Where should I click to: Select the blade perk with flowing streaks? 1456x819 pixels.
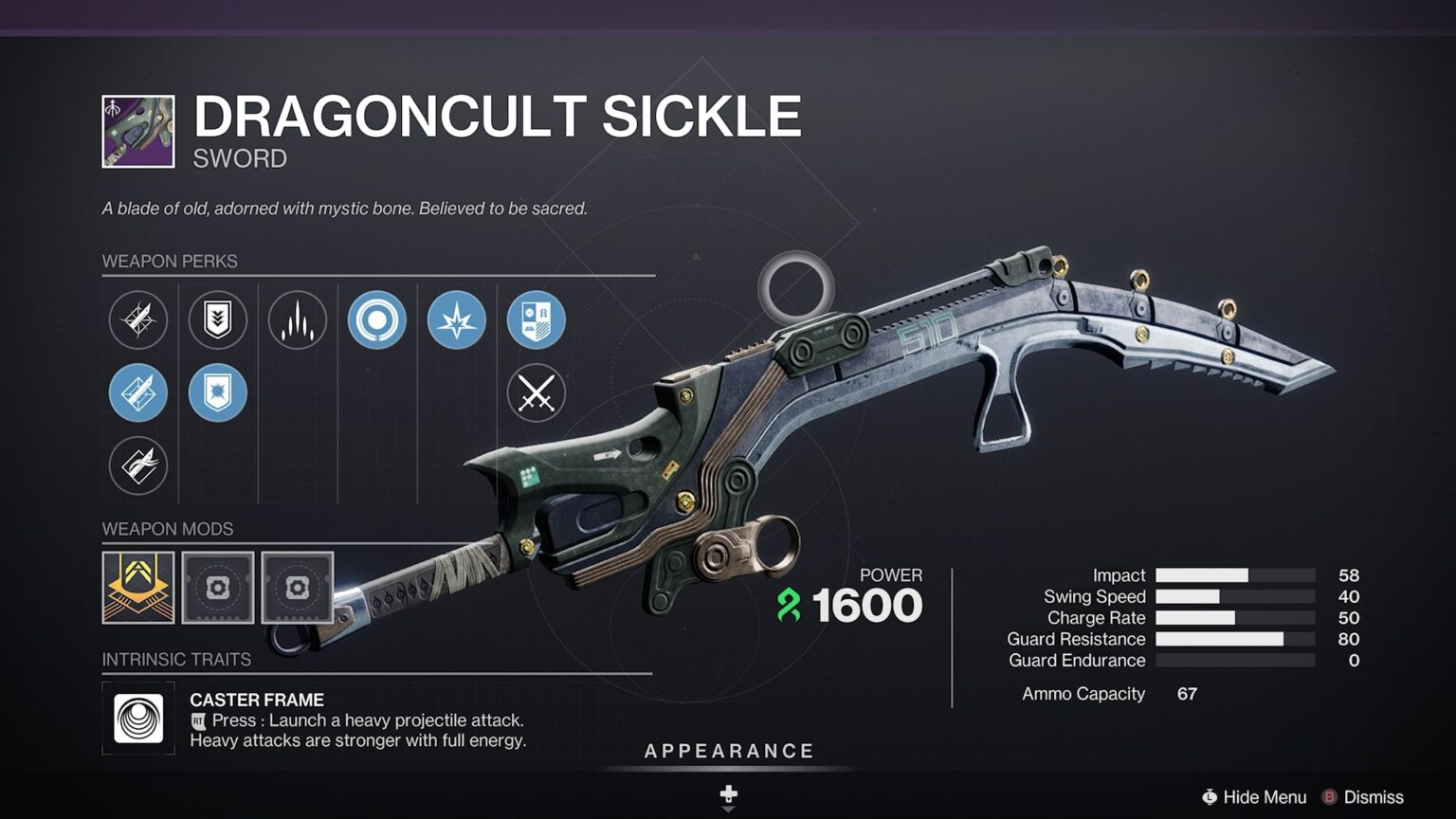(138, 465)
